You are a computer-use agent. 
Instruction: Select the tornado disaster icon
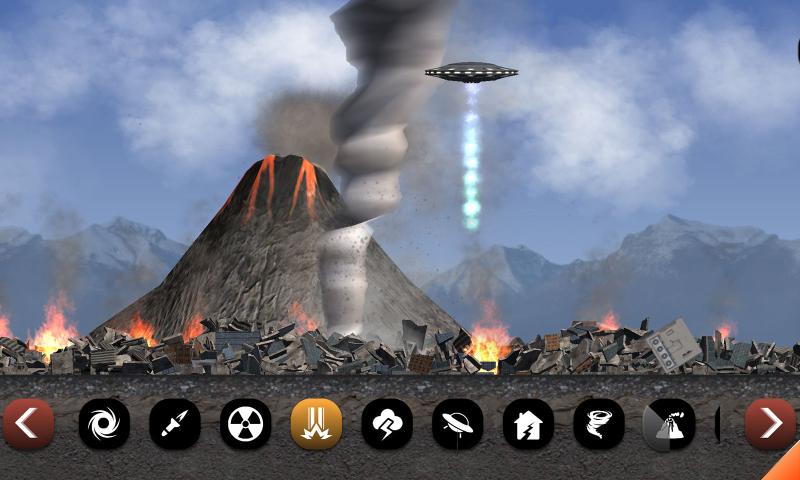click(599, 424)
